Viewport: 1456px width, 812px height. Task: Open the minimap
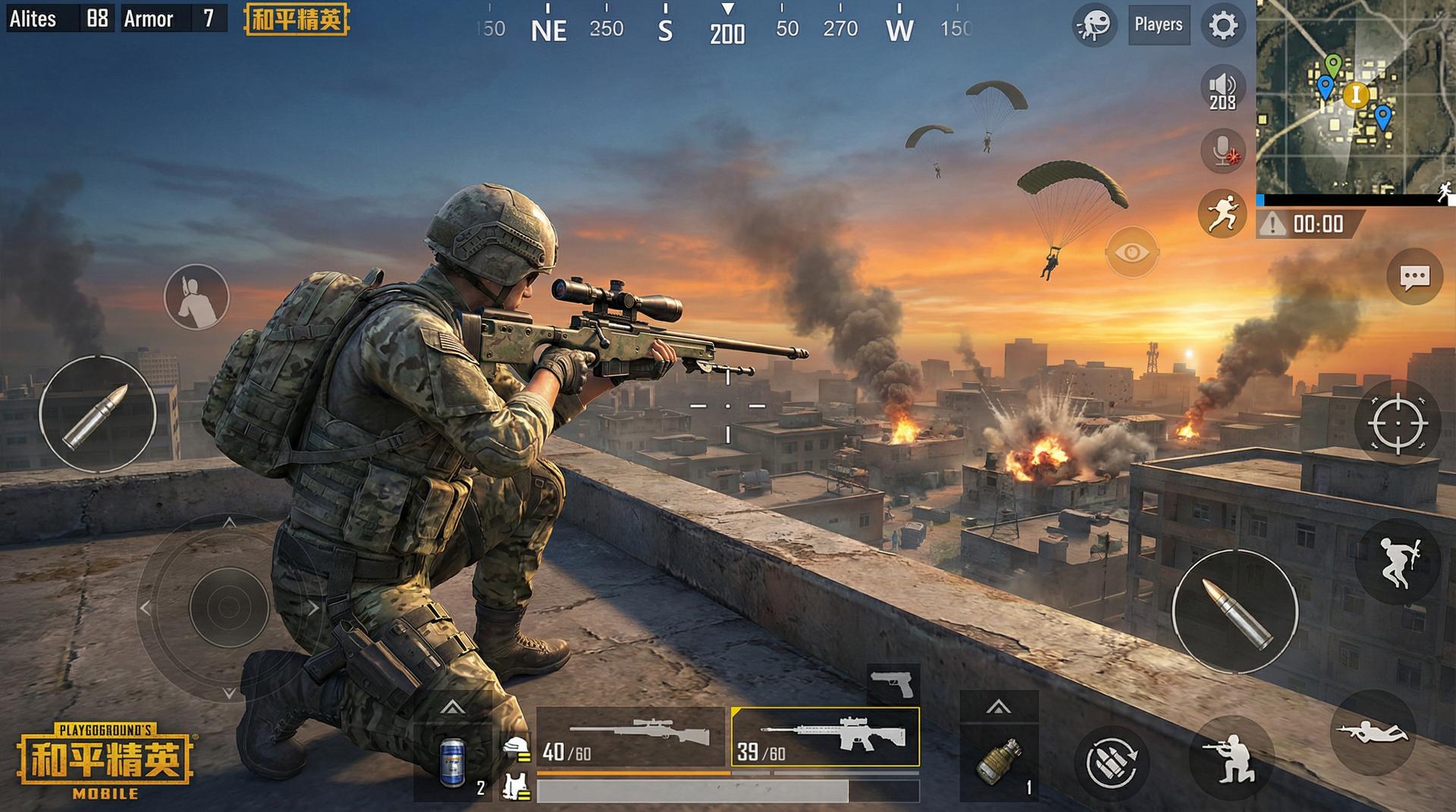click(1354, 97)
